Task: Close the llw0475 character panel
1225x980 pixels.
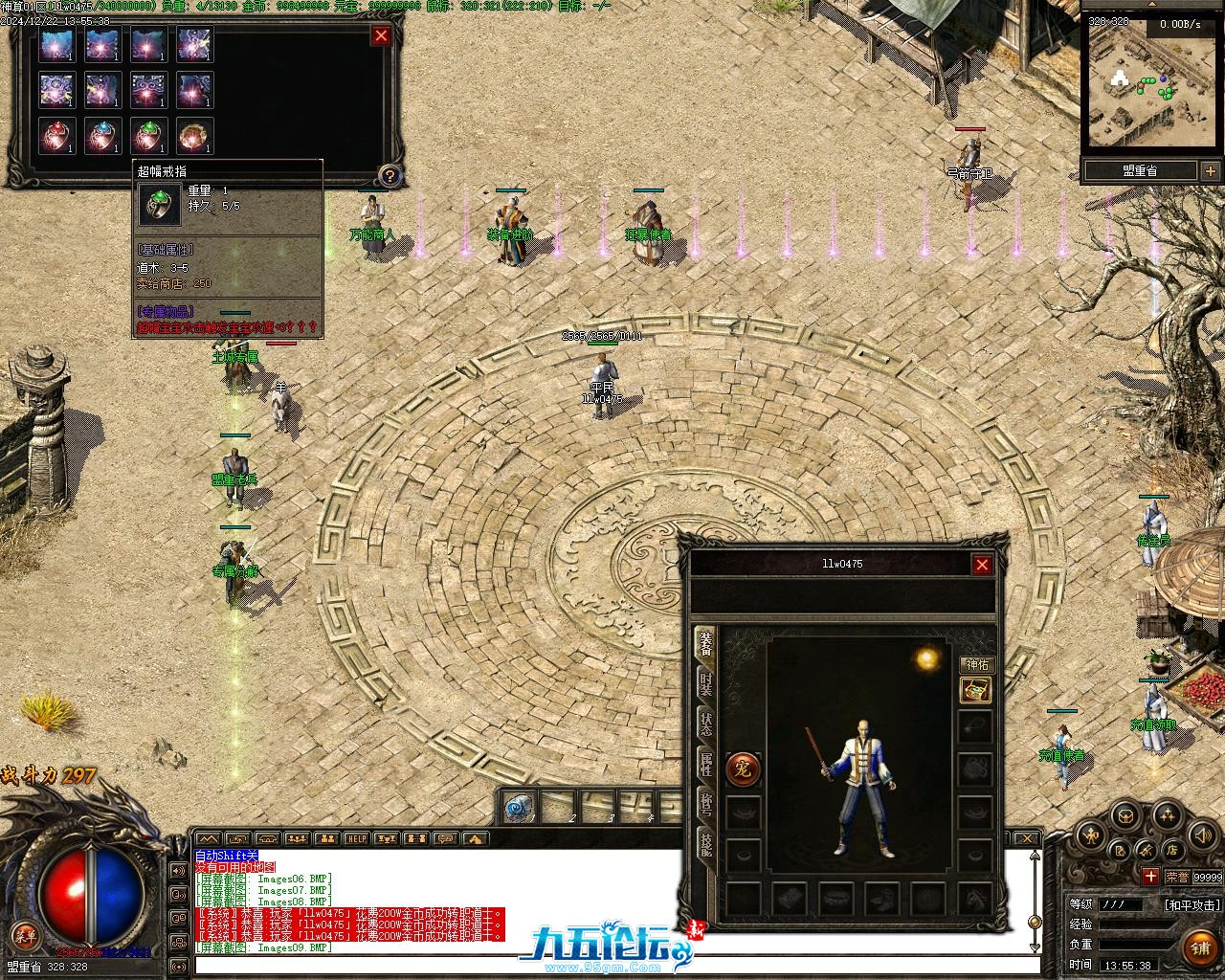Action: point(982,565)
